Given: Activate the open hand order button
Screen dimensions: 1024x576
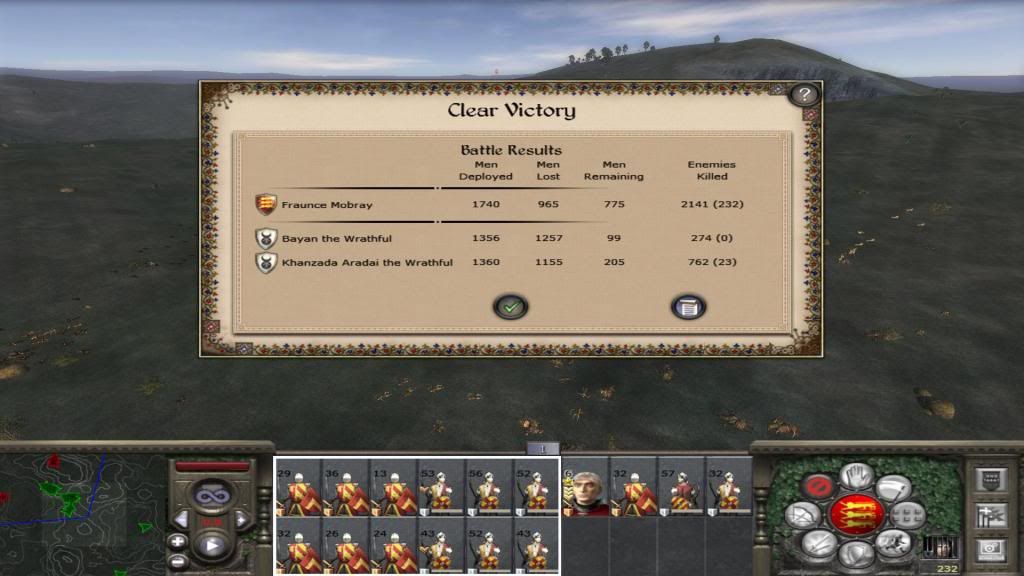Looking at the screenshot, I should (856, 476).
